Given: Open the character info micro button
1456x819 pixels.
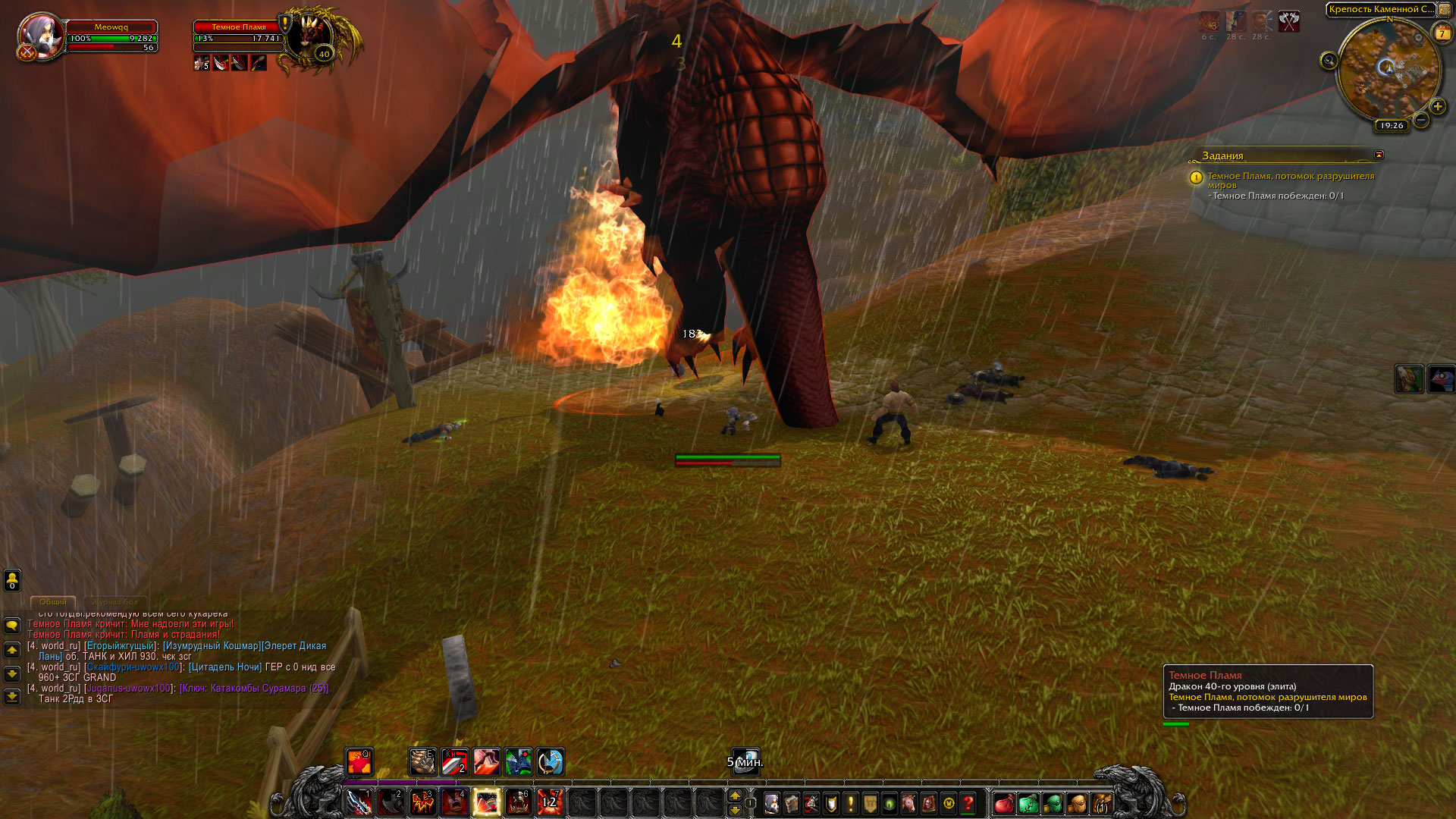Looking at the screenshot, I should (771, 803).
